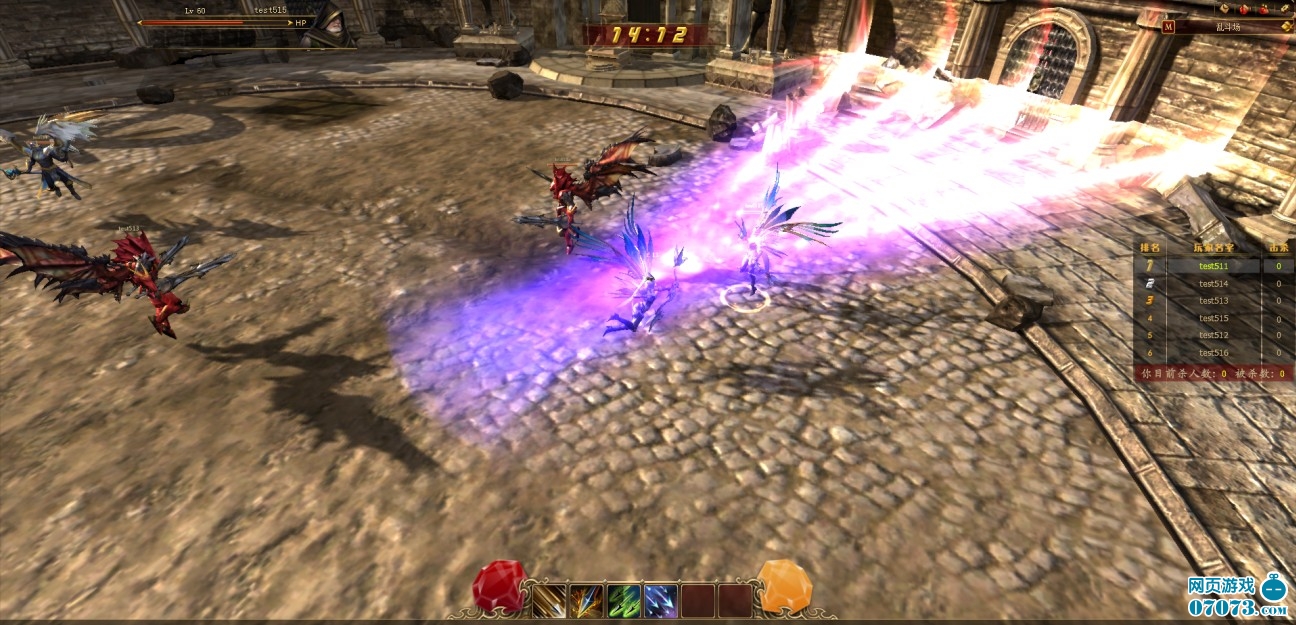Pick test515 from the ranking panel
This screenshot has width=1296, height=625.
tap(1213, 318)
